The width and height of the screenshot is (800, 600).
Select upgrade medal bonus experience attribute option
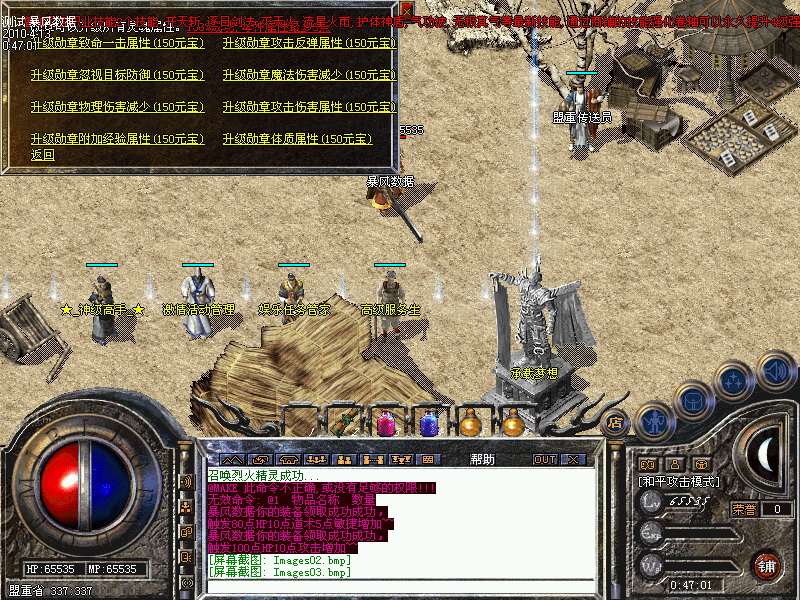116,139
